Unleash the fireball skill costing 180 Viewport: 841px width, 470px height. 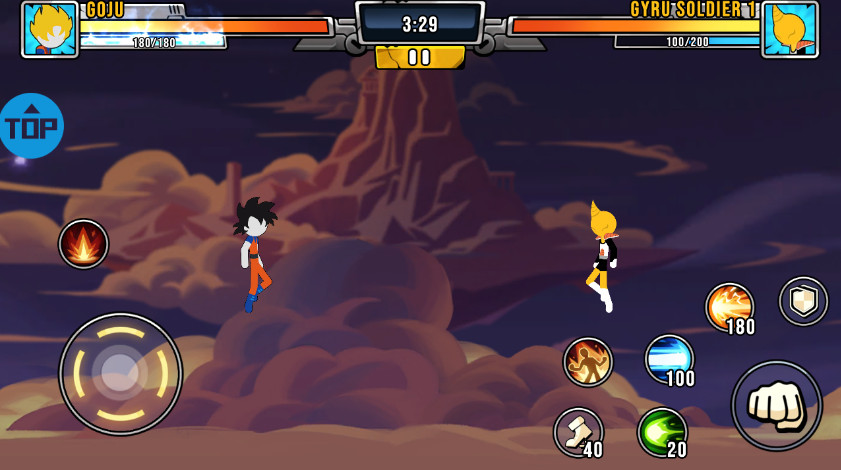pos(729,307)
